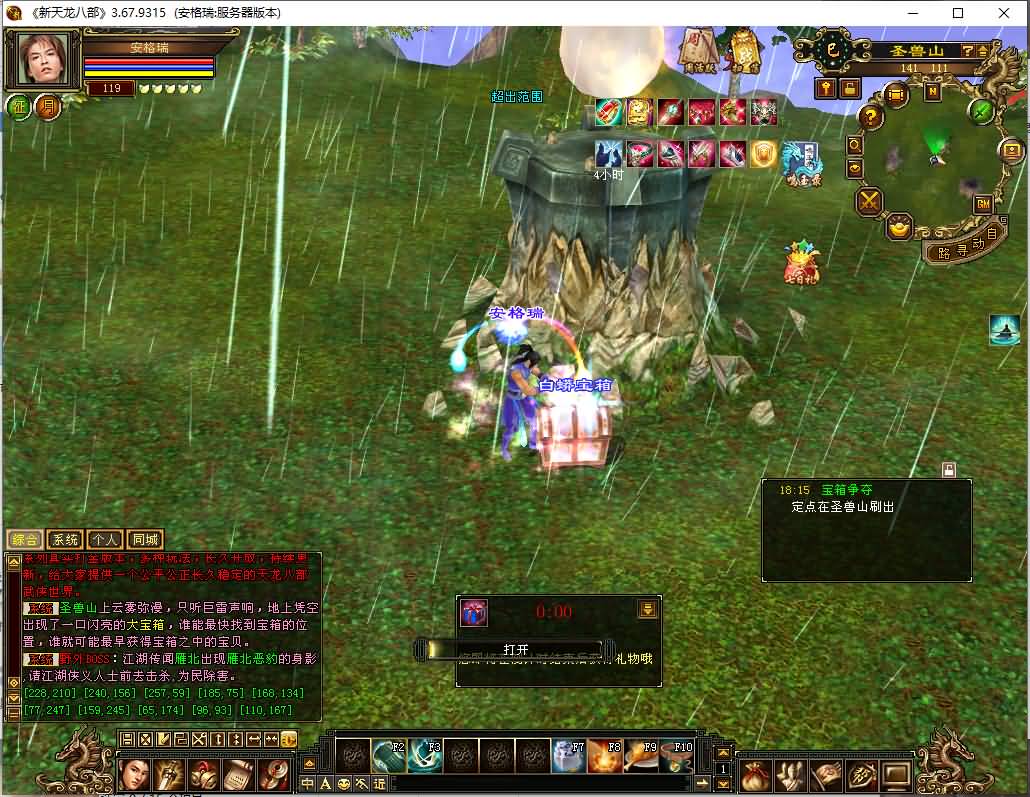
Task: Click the crossed swords minimap button
Action: point(869,201)
